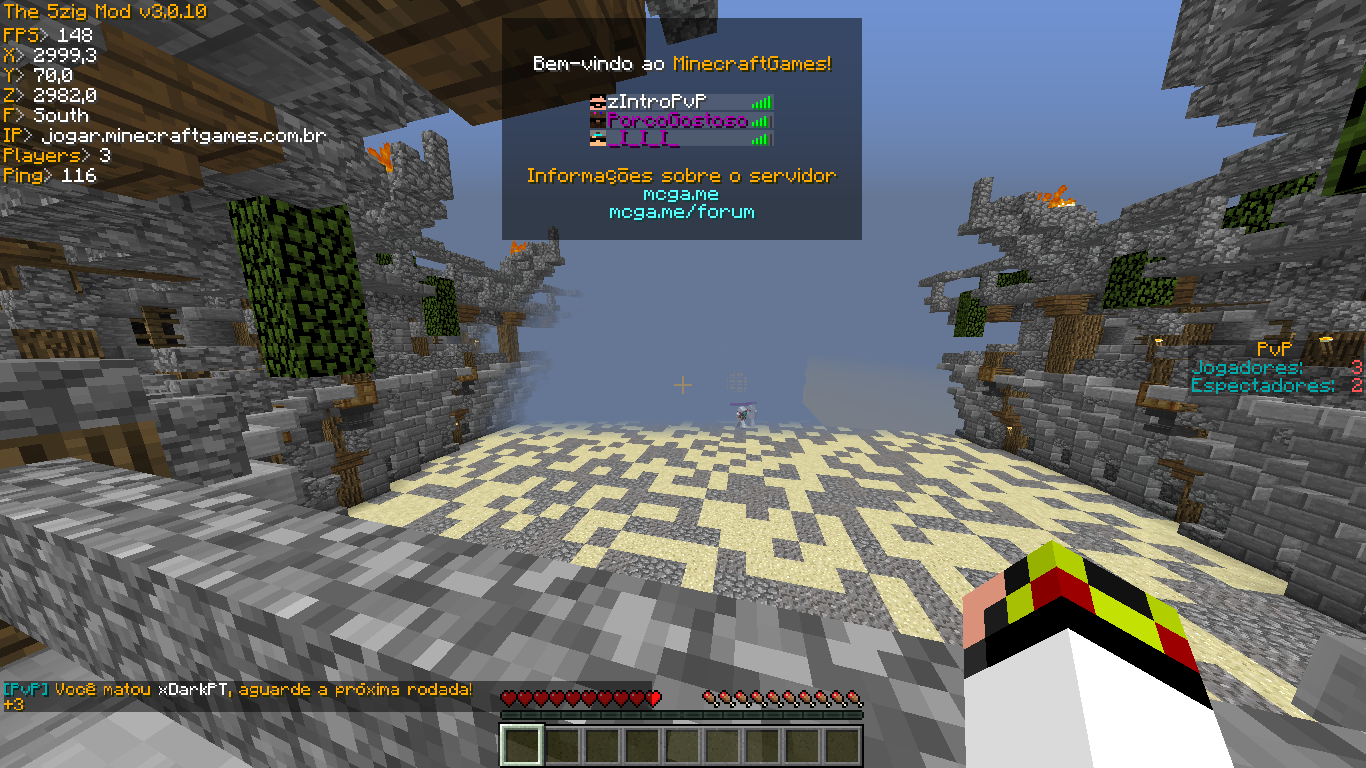This screenshot has height=768, width=1366.
Task: Open the mcga.me/forum link text
Action: coord(681,212)
